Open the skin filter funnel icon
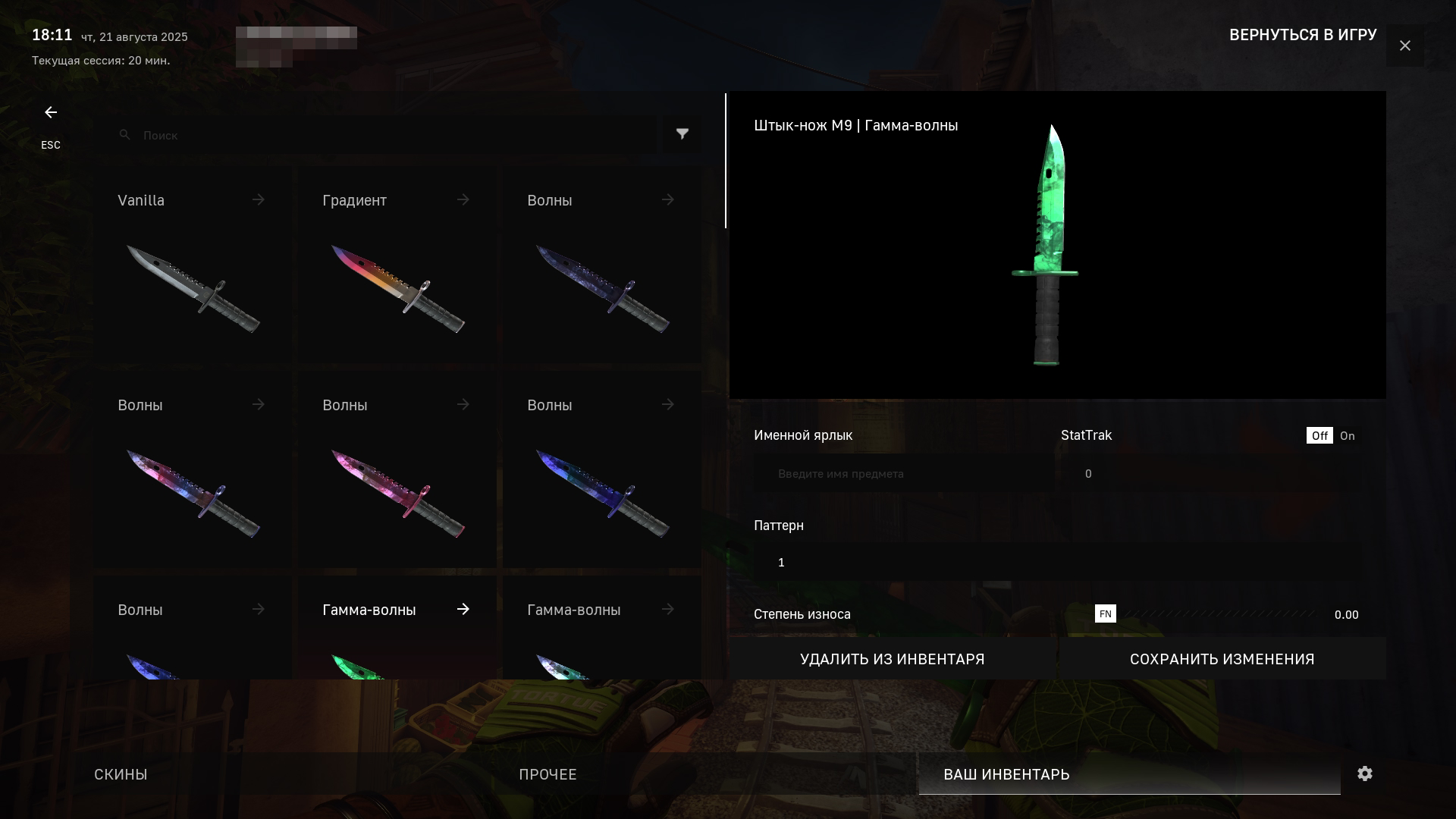The height and width of the screenshot is (819, 1456). 682,134
